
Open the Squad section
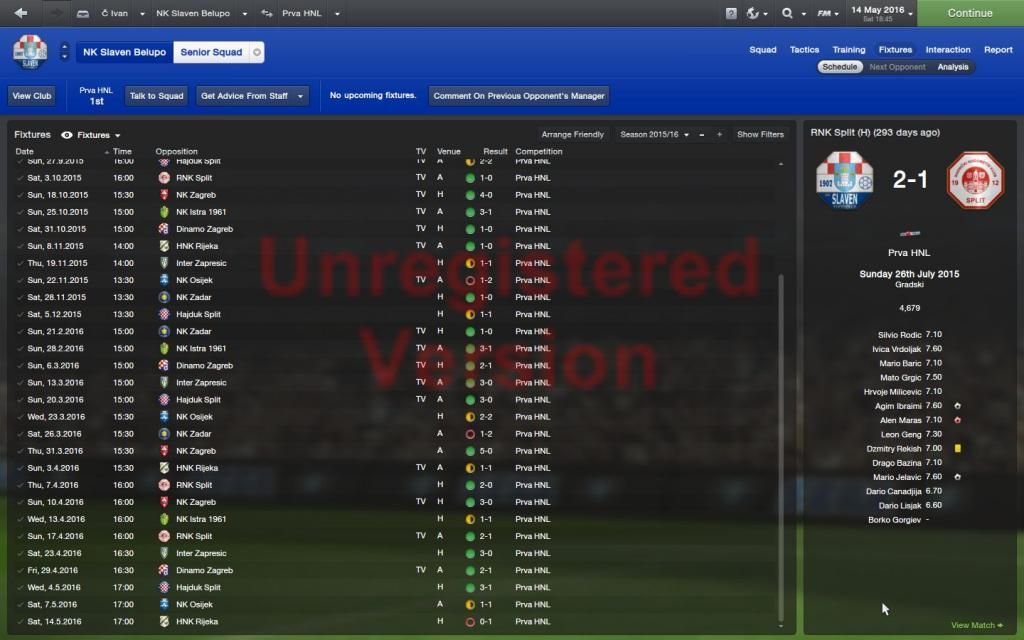click(762, 49)
